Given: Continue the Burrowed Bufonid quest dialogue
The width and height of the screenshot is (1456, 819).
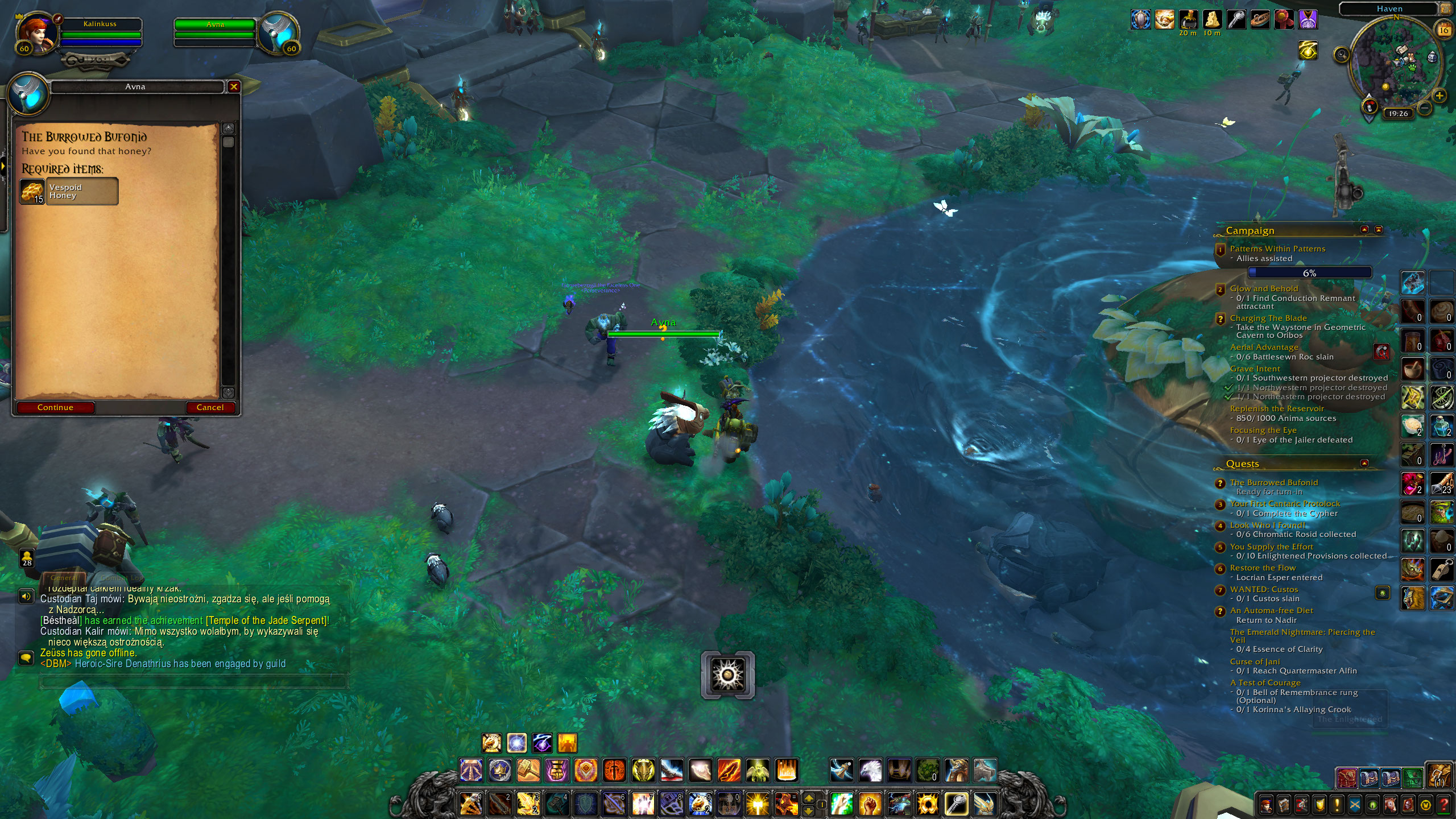Looking at the screenshot, I should [x=56, y=407].
